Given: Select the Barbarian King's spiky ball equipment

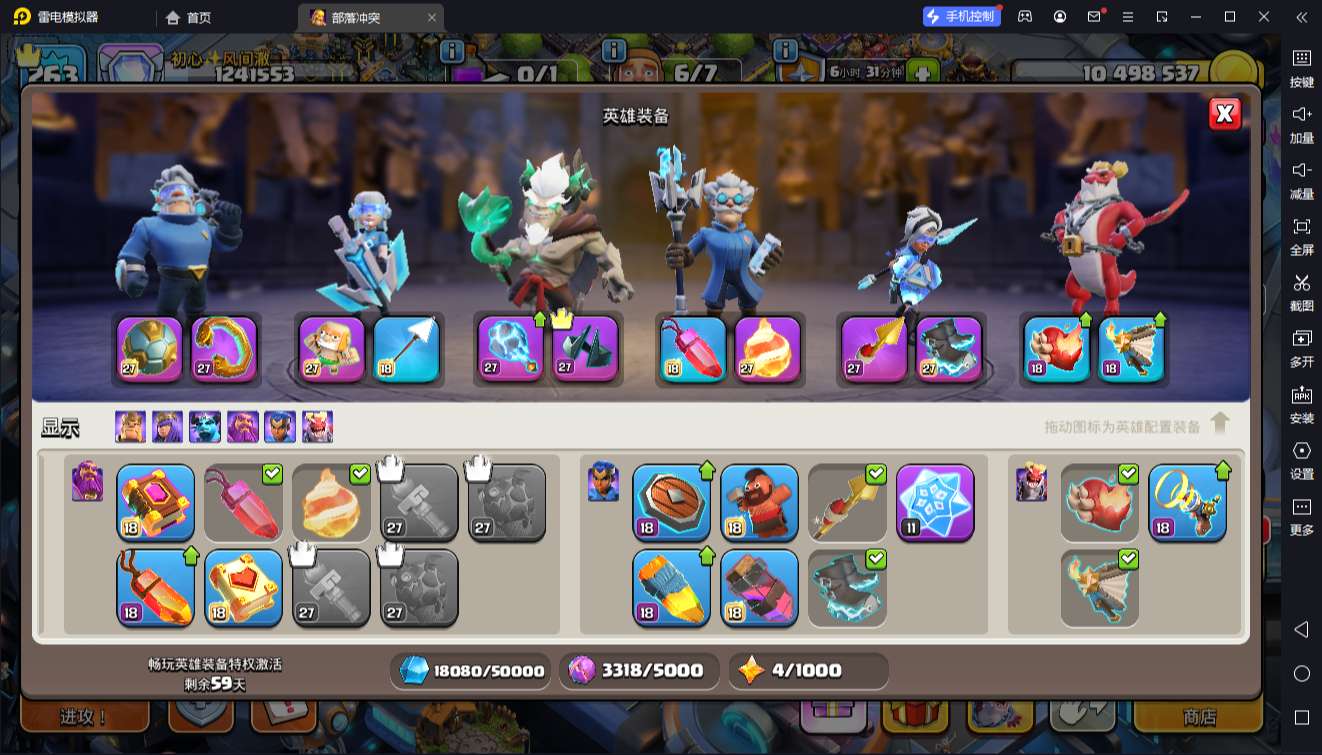Looking at the screenshot, I should [150, 349].
